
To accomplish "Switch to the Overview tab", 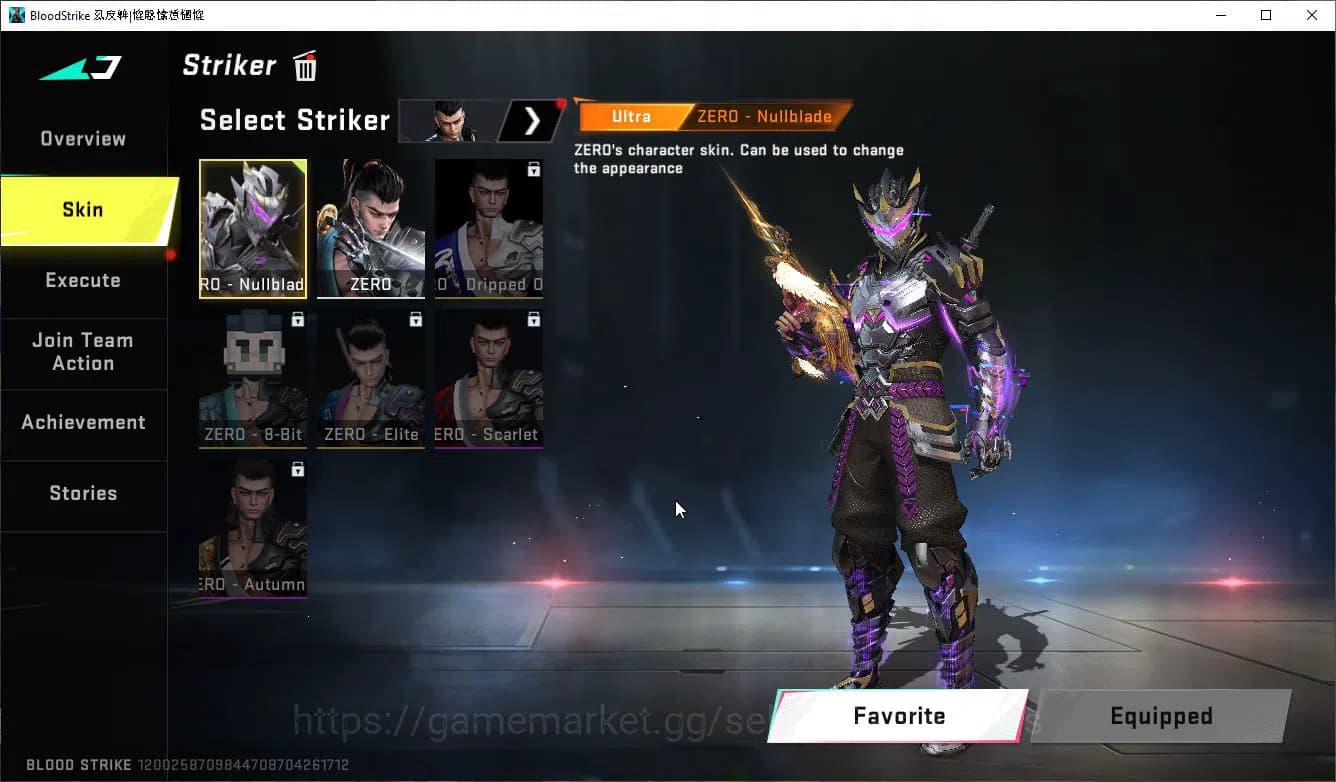I will pos(83,138).
